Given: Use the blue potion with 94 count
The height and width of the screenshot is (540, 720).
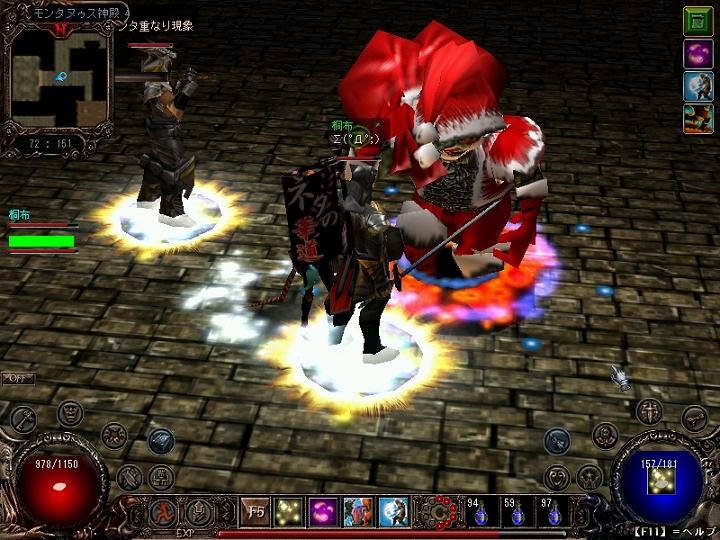Looking at the screenshot, I should (x=483, y=513).
